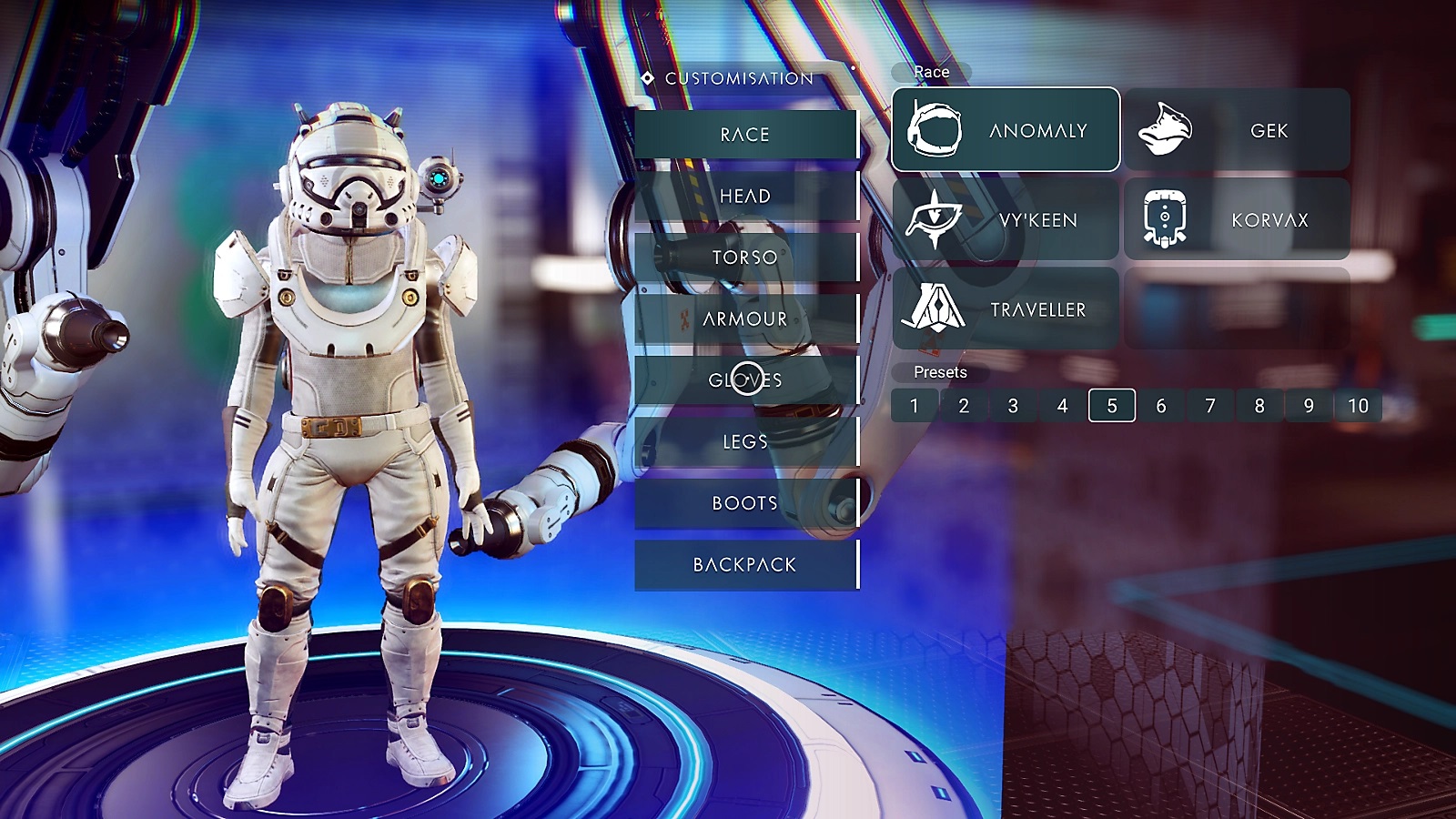Open the LEGS customisation section
The height and width of the screenshot is (819, 1456).
click(x=744, y=441)
